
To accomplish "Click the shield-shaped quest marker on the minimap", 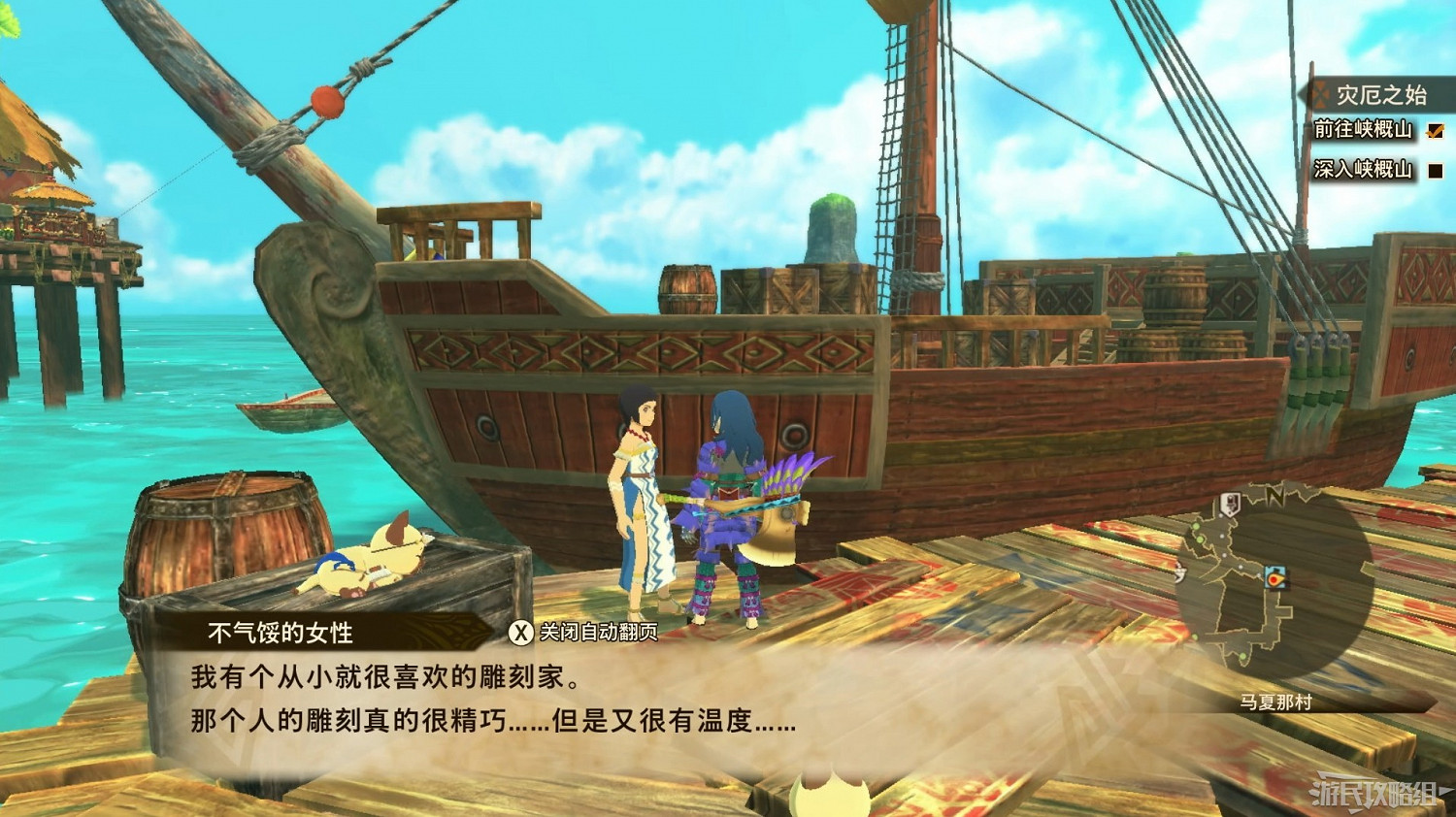I will 1231,504.
